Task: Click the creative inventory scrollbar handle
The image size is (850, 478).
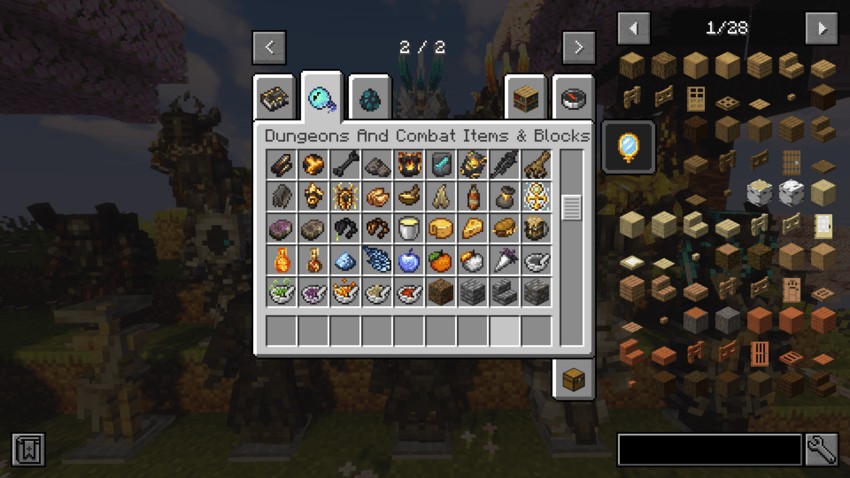Action: 571,207
